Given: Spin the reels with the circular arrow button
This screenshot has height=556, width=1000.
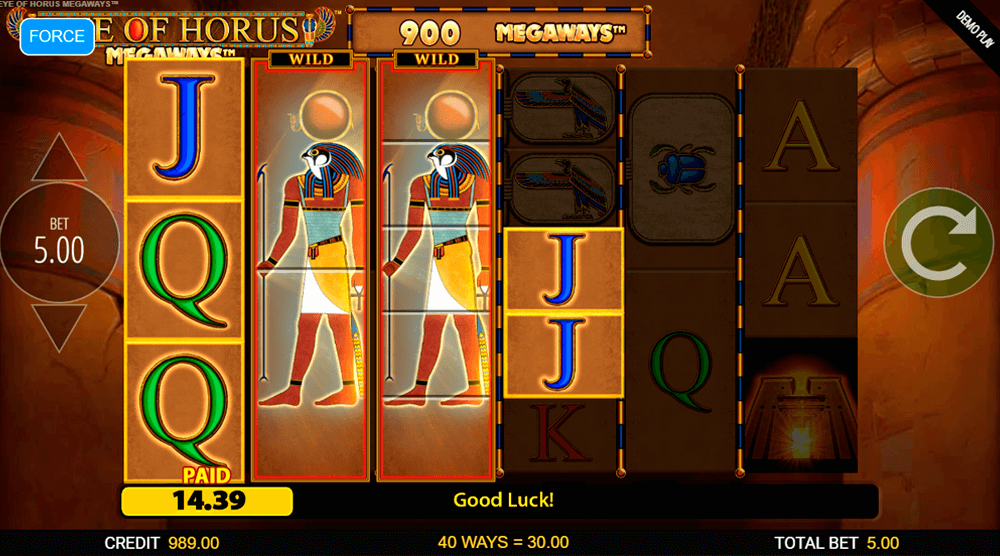Looking at the screenshot, I should pos(937,241).
